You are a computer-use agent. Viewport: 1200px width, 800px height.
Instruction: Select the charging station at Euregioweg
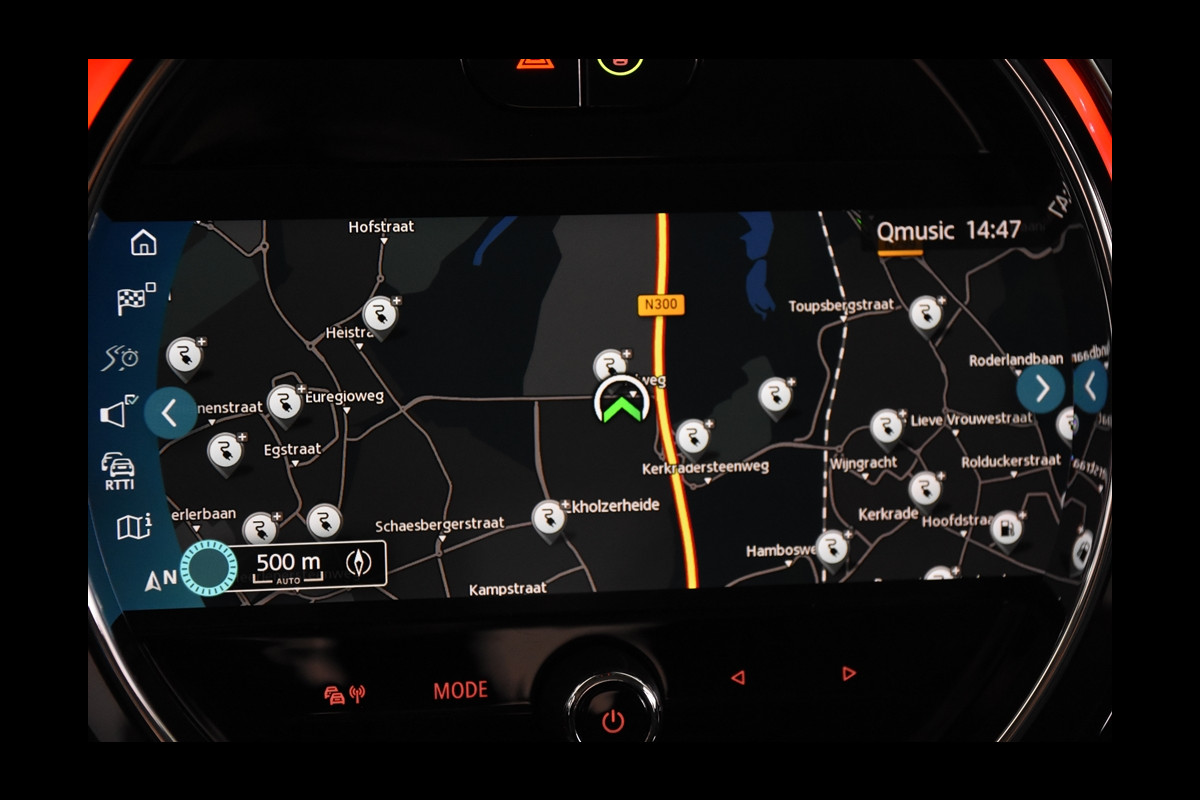(285, 402)
